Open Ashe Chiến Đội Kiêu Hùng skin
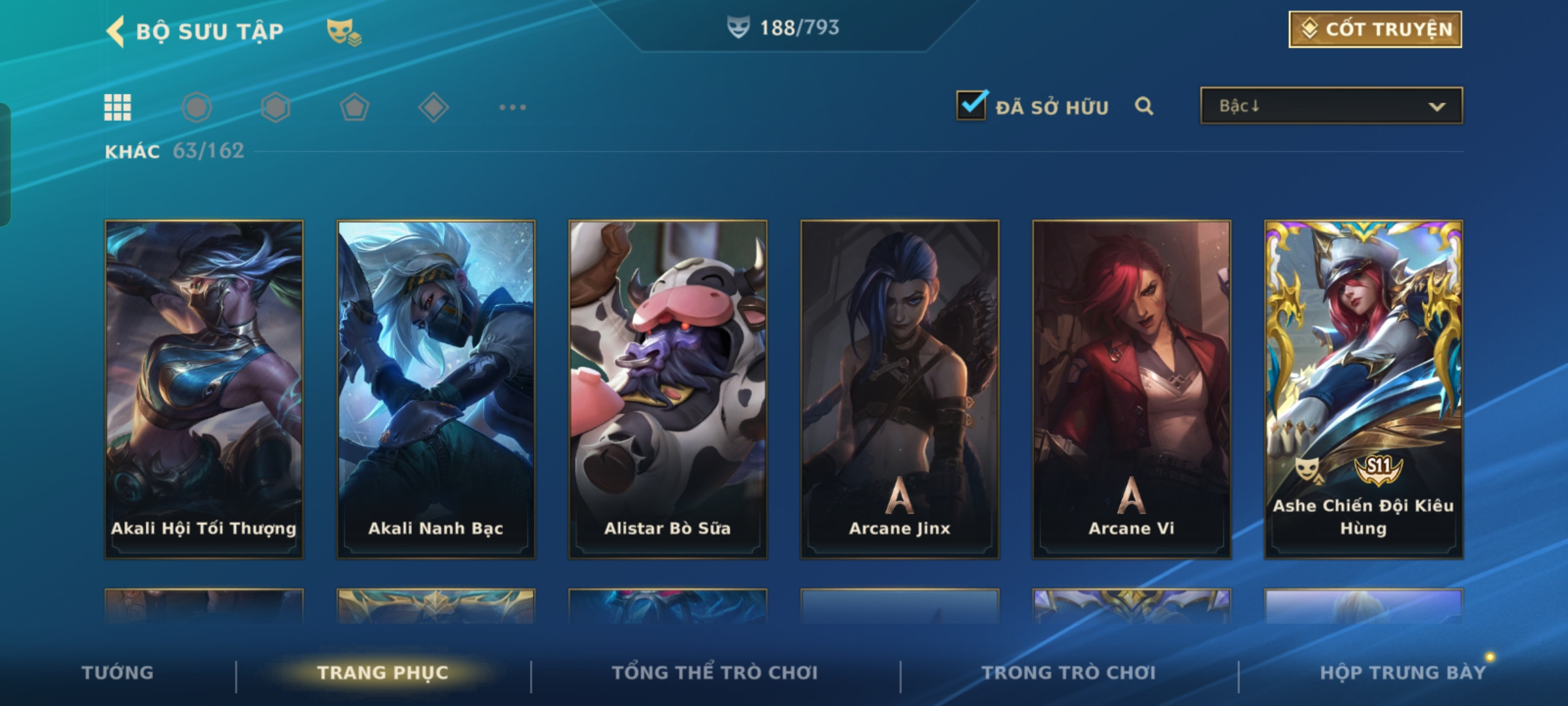This screenshot has width=1568, height=706. click(1364, 389)
